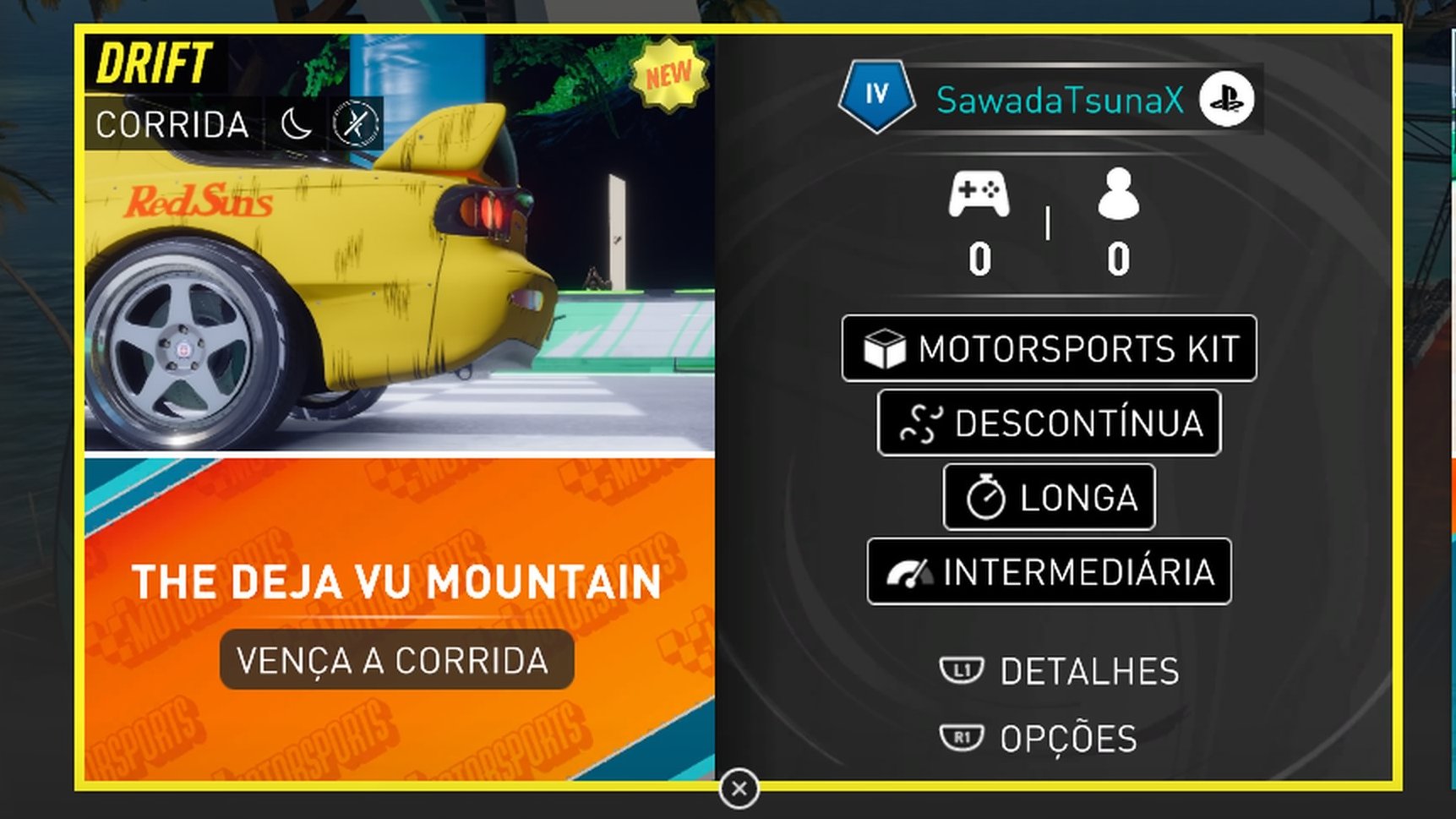This screenshot has width=1456, height=819.
Task: Select the Intermediária difficulty tag
Action: [1049, 571]
